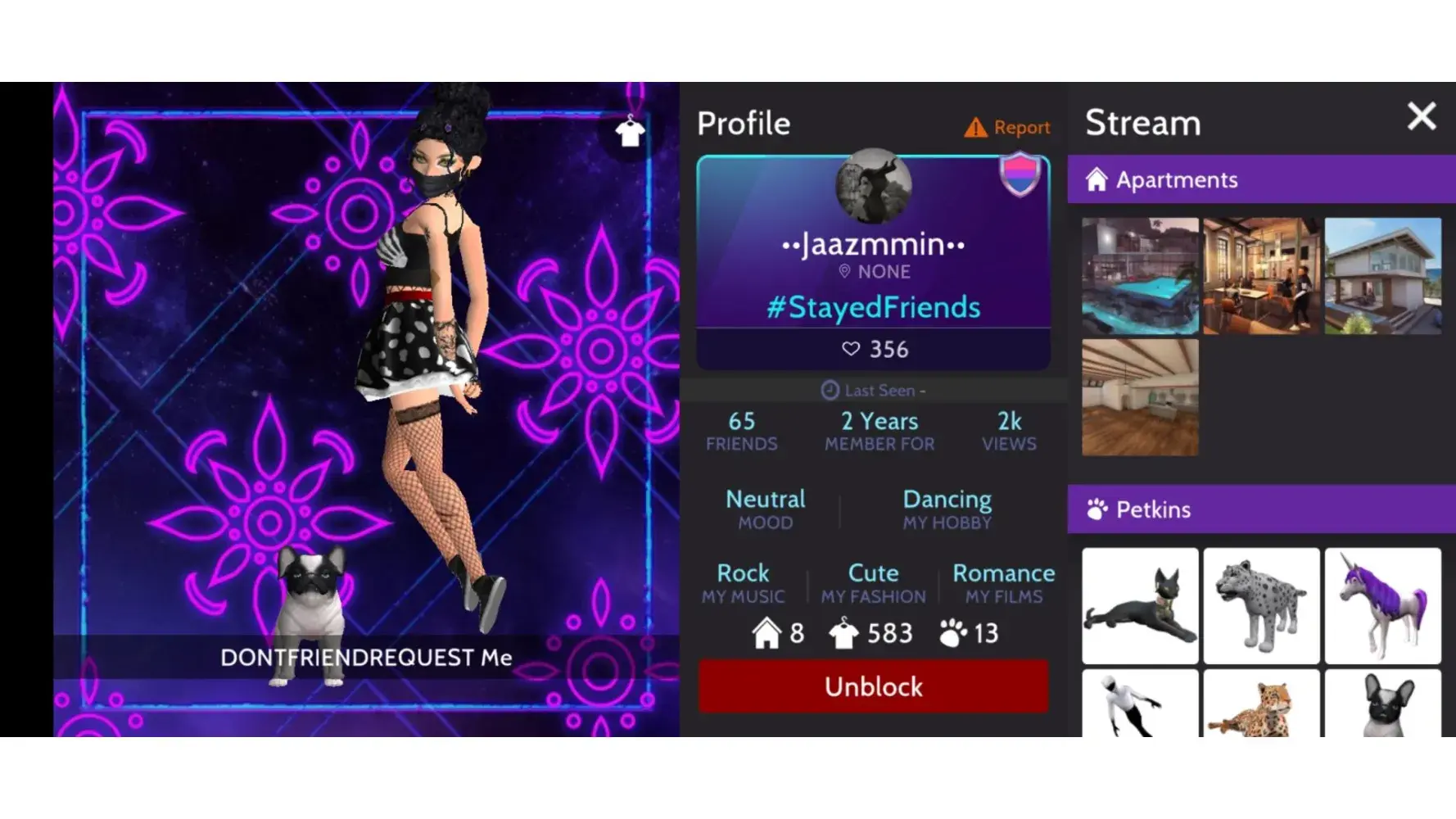Image resolution: width=1456 pixels, height=819 pixels.
Task: Close the profile stream panel
Action: pos(1421,117)
